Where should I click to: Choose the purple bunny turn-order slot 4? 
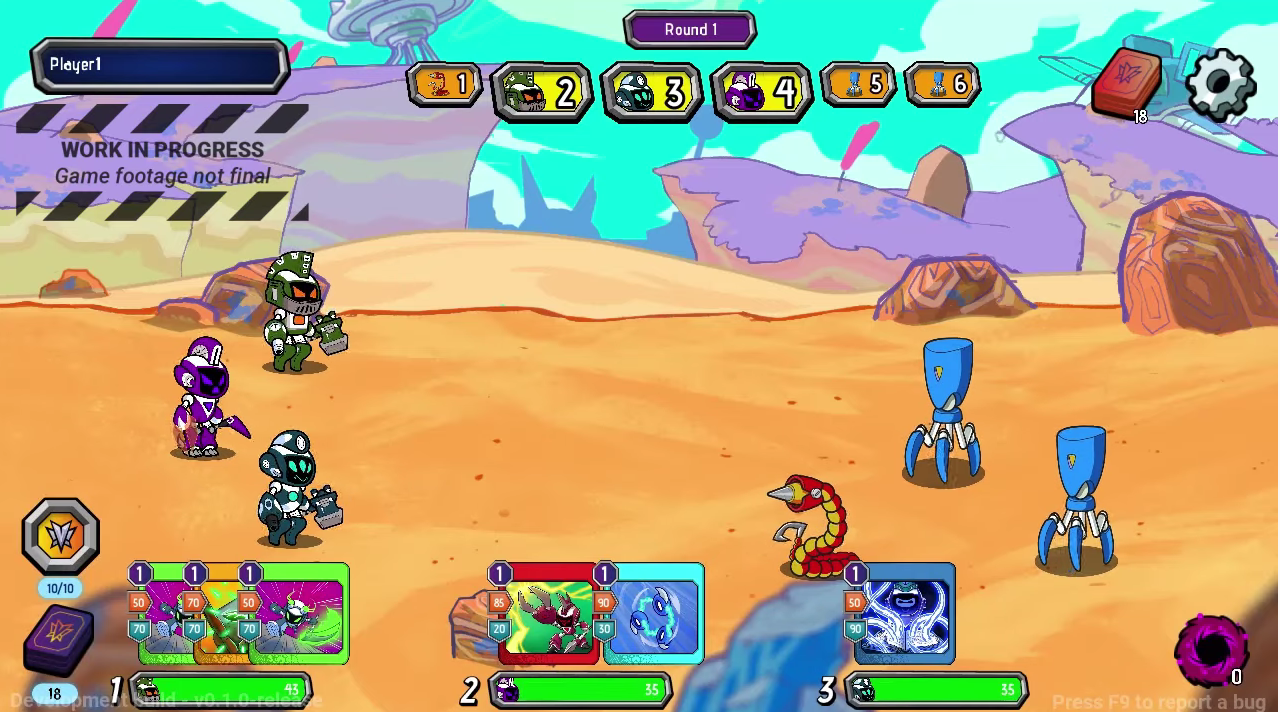pos(761,92)
